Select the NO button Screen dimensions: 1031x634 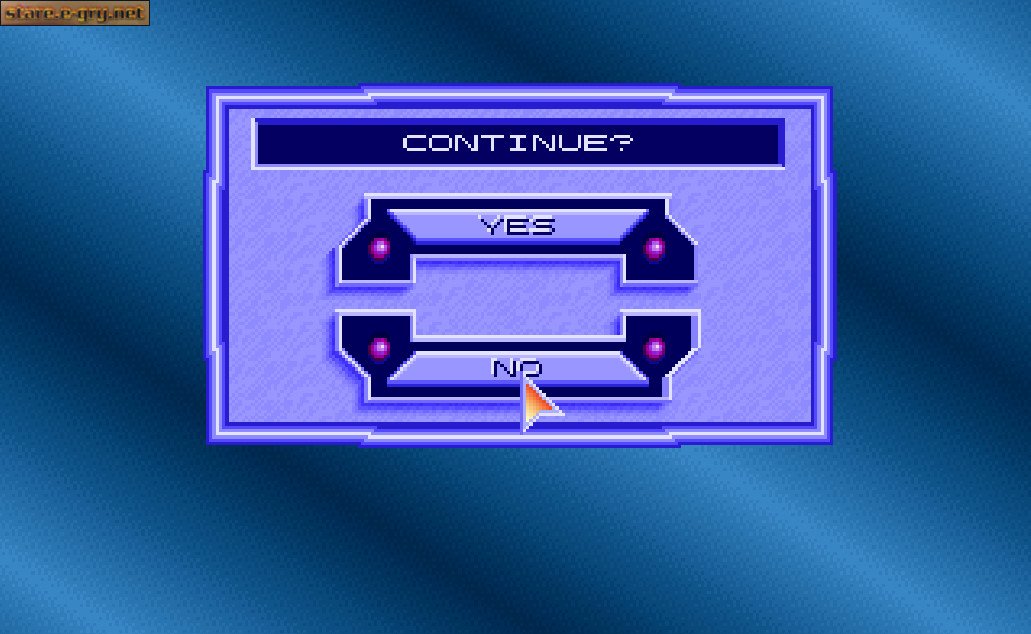pos(516,368)
